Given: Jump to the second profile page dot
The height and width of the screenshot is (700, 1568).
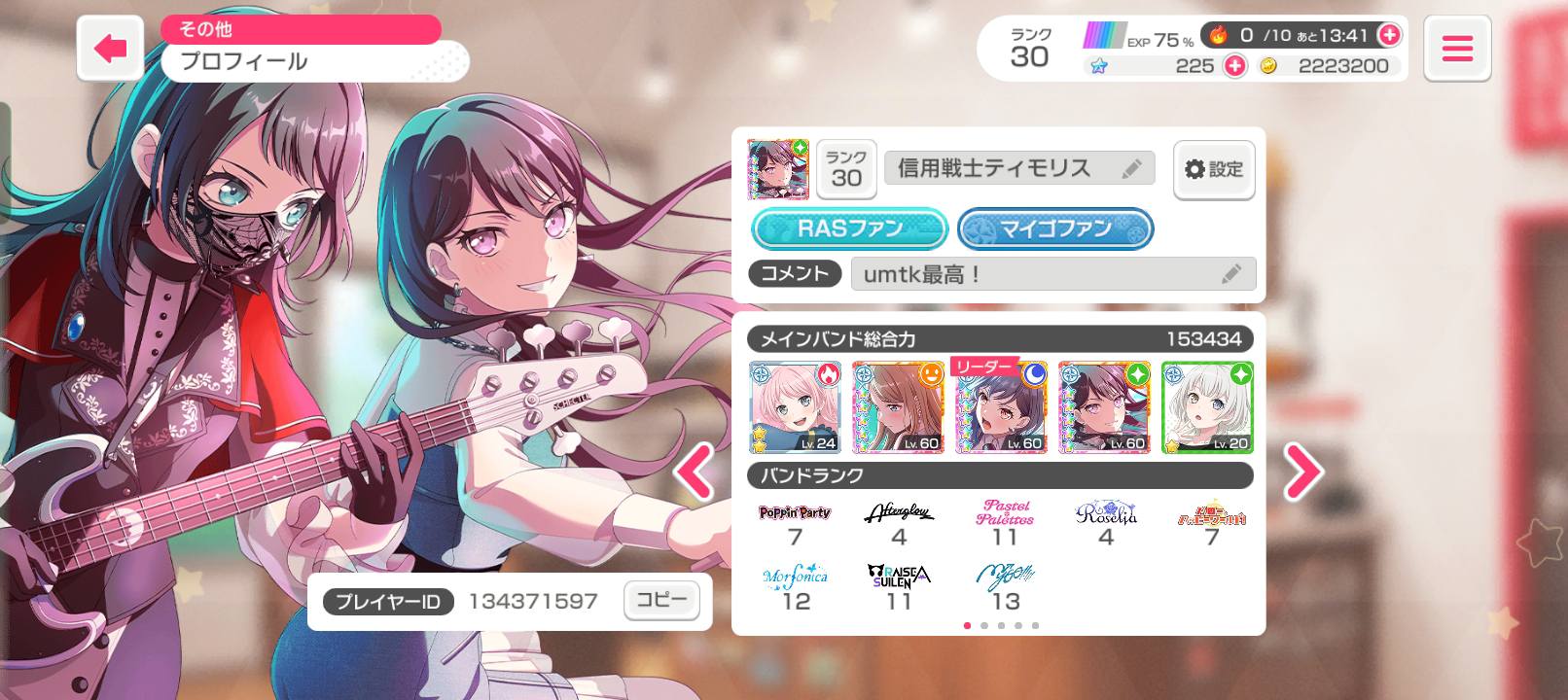Looking at the screenshot, I should [x=984, y=625].
